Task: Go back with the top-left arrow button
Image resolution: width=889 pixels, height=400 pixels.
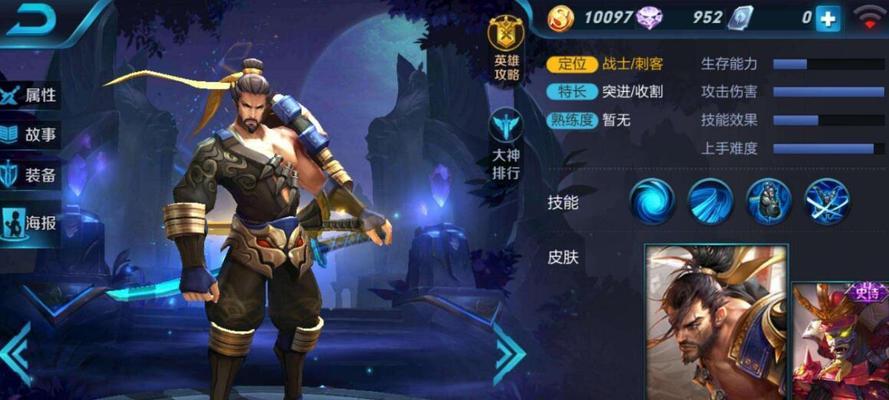Action: pyautogui.click(x=32, y=20)
